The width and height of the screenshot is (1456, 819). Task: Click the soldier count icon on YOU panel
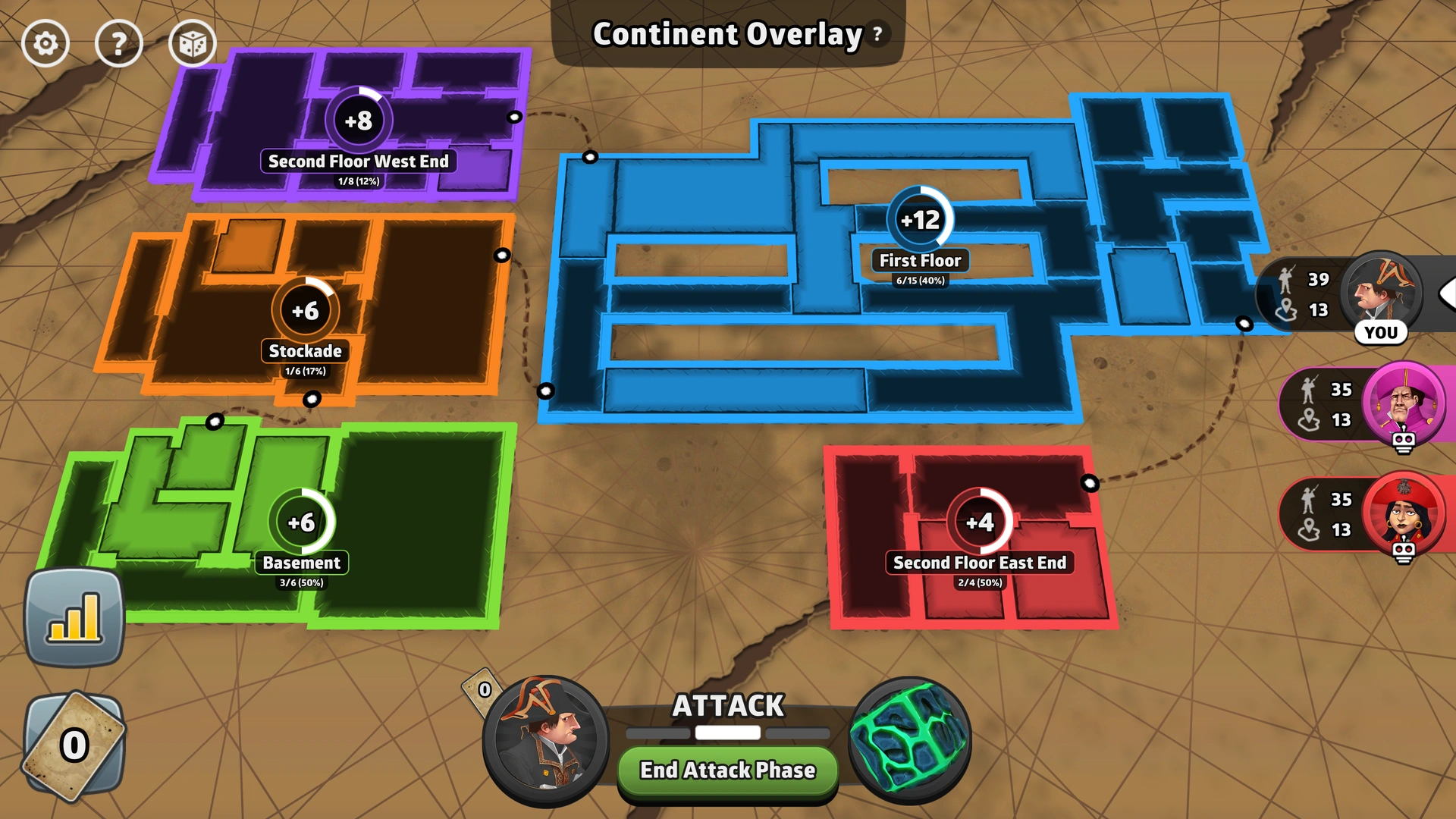point(1285,280)
